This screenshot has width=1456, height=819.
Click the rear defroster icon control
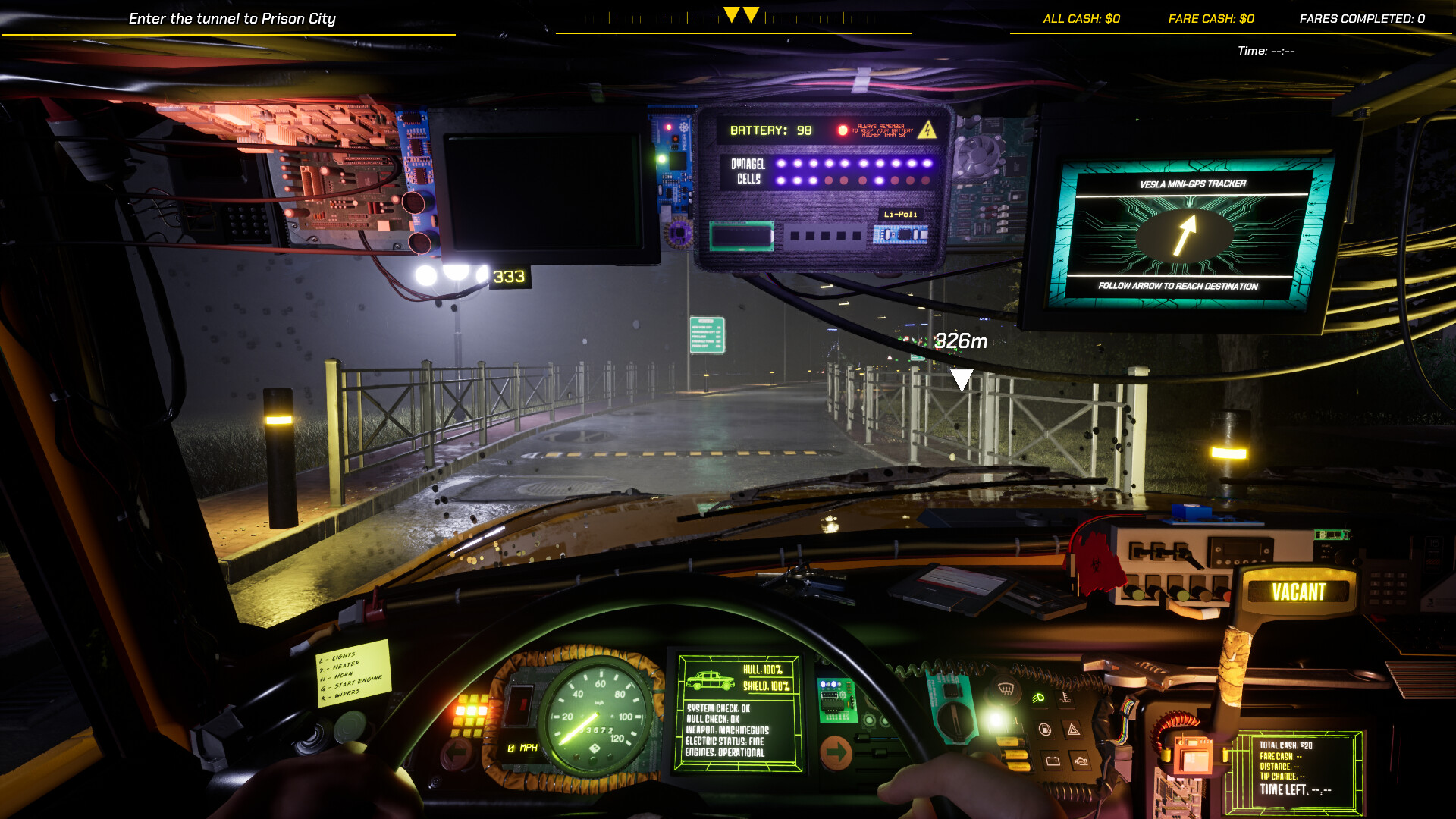[x=1005, y=689]
